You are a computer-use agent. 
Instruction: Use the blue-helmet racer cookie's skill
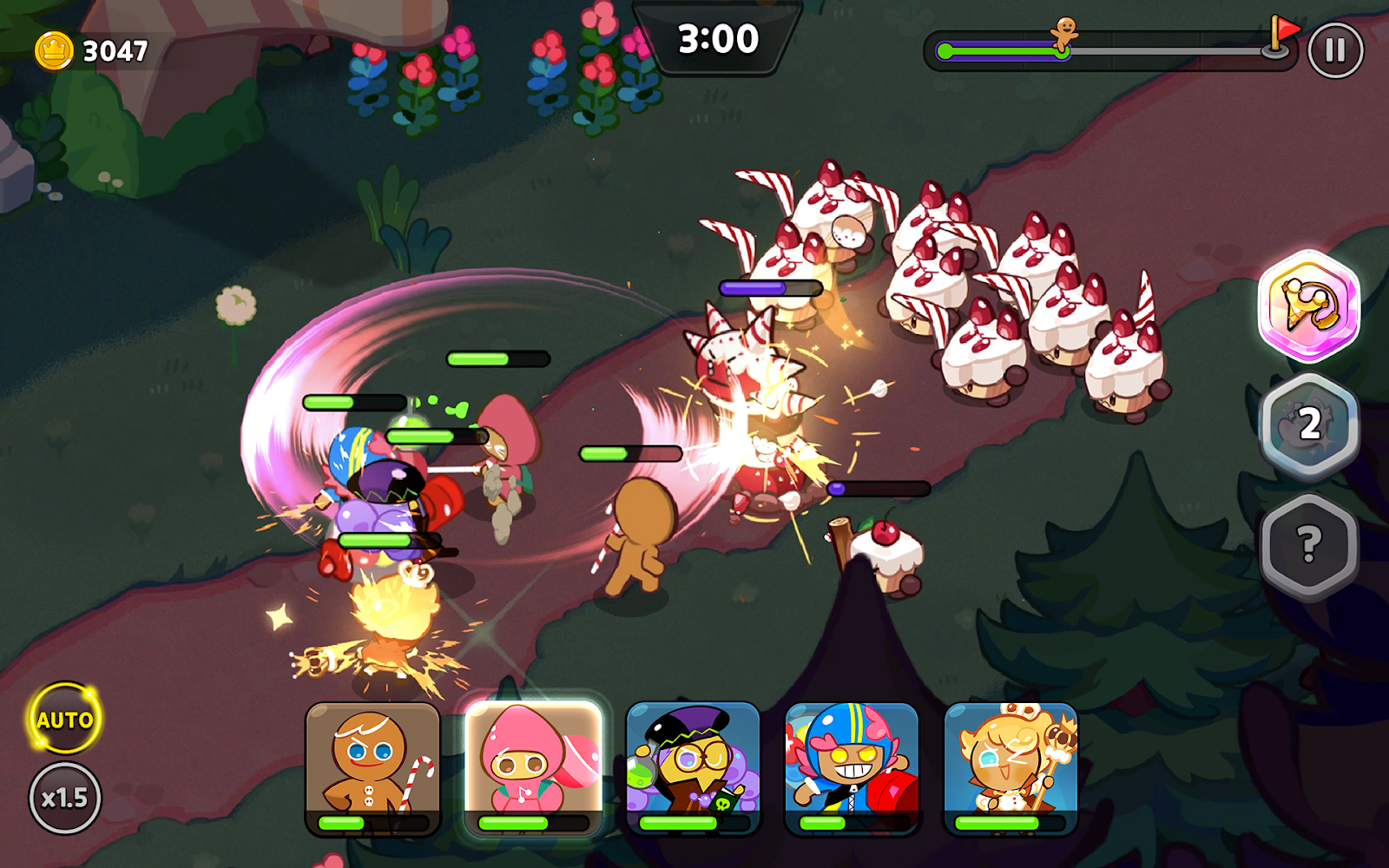851,764
